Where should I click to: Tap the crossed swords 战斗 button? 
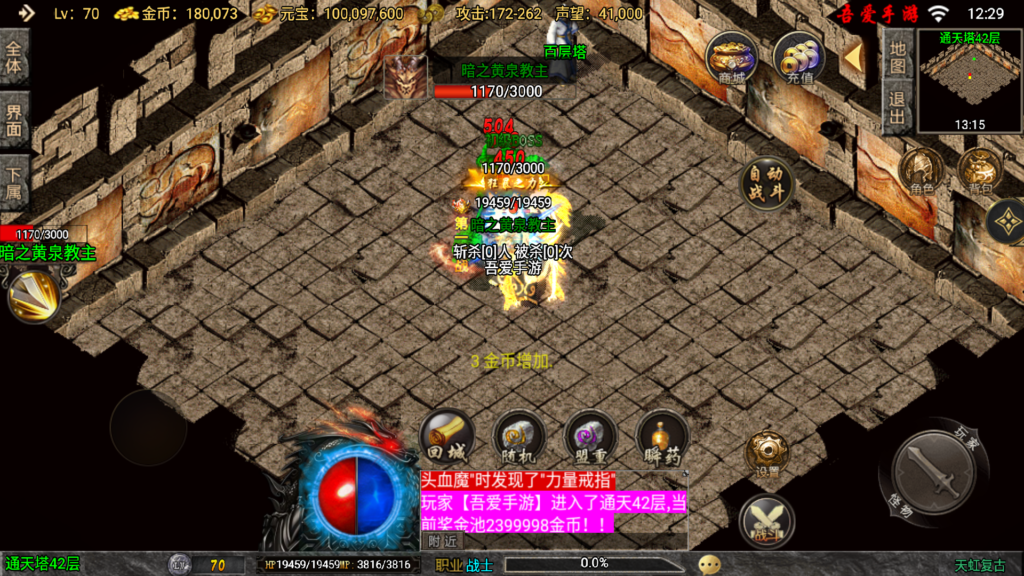(x=767, y=521)
